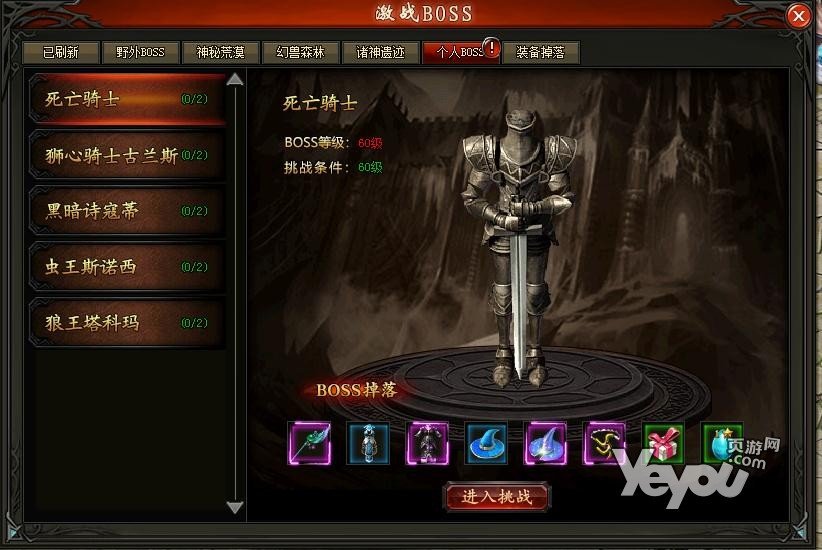Screen dimensions: 822x550
Task: Switch to the 诸神遗迹 tab
Action: [x=380, y=52]
